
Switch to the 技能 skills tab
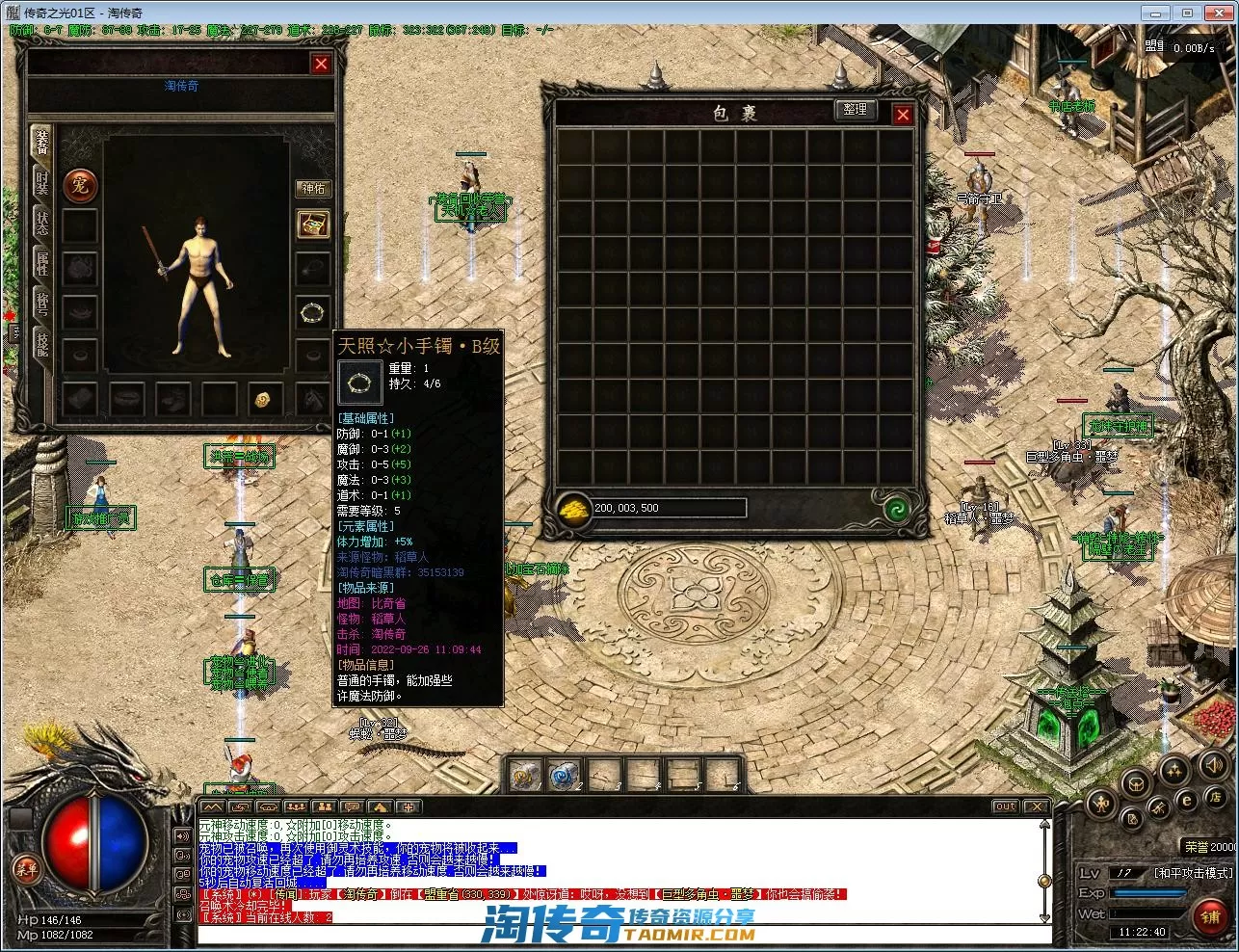coord(42,343)
